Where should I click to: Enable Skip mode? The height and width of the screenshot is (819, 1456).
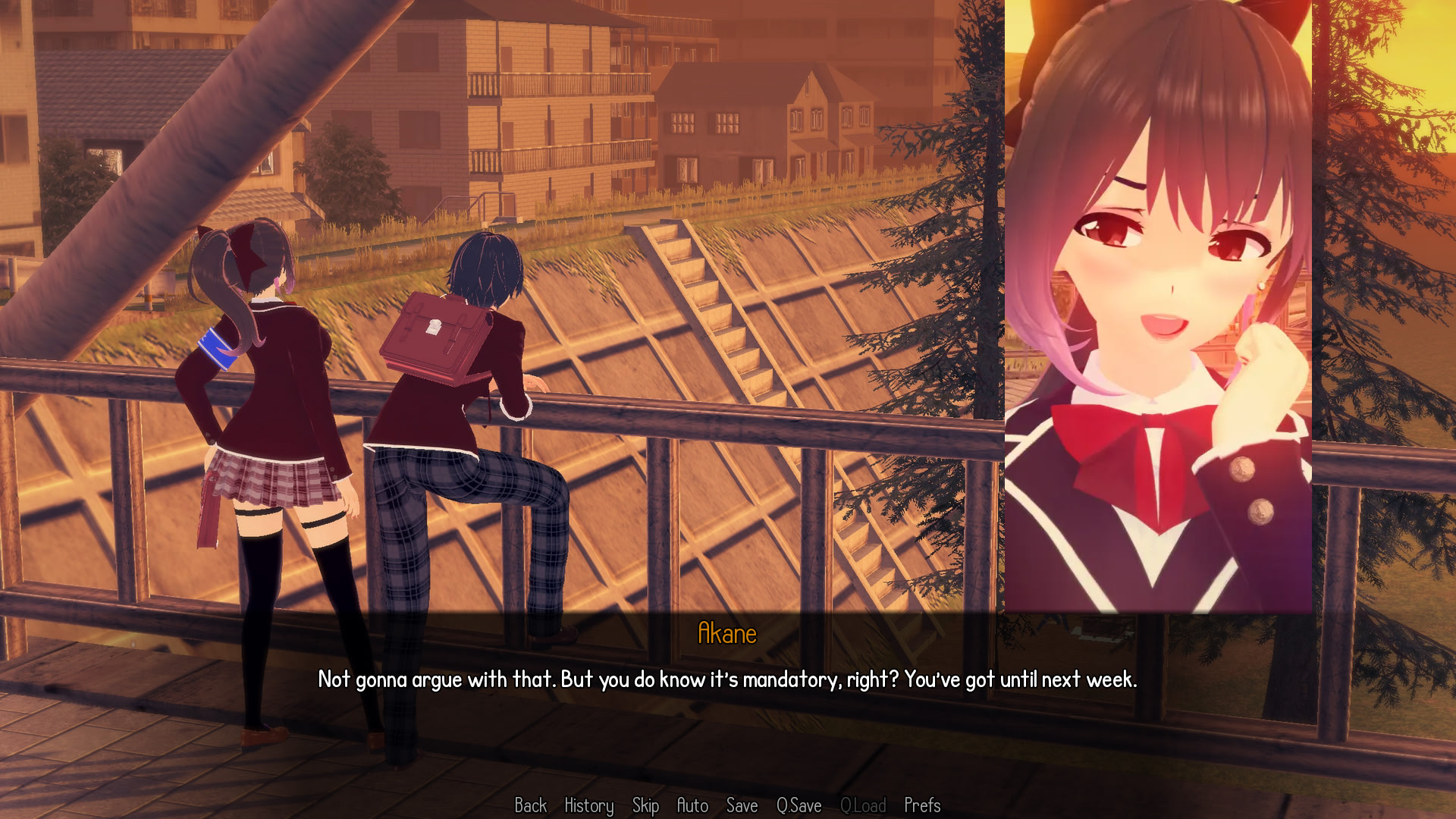(645, 806)
